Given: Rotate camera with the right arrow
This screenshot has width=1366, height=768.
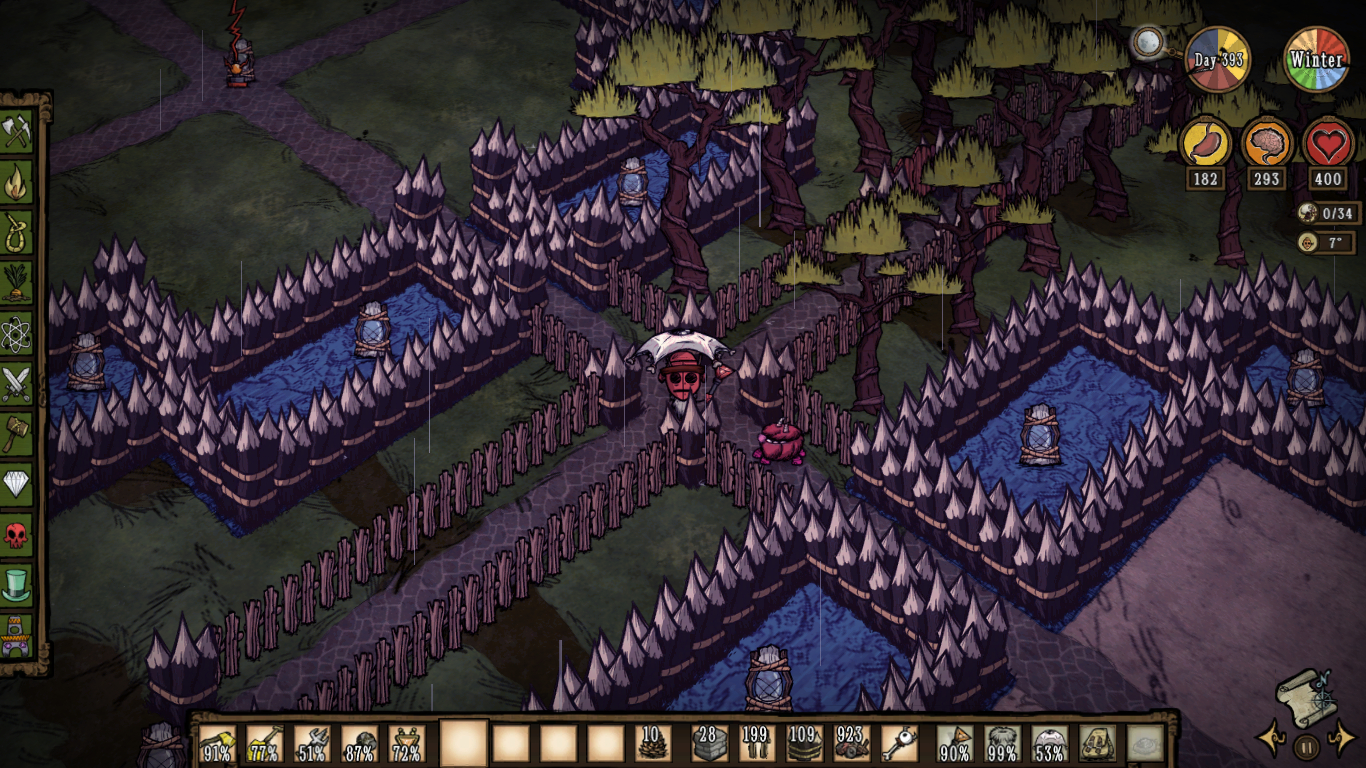Looking at the screenshot, I should point(1339,741).
